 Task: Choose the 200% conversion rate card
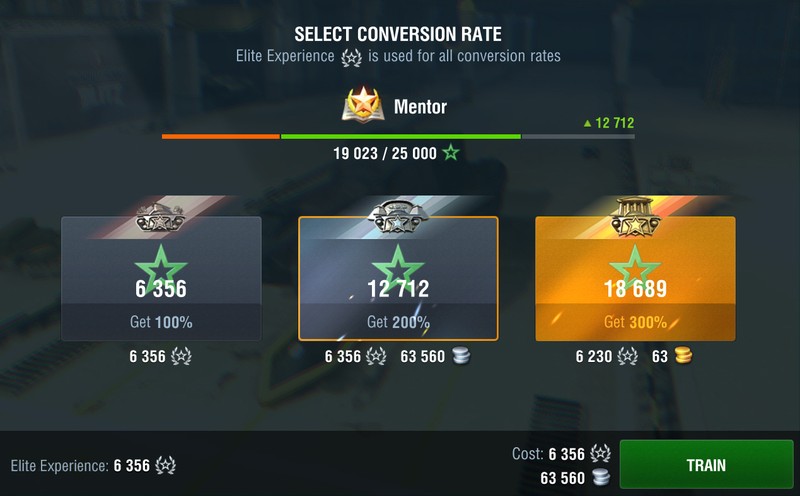pyautogui.click(x=398, y=279)
